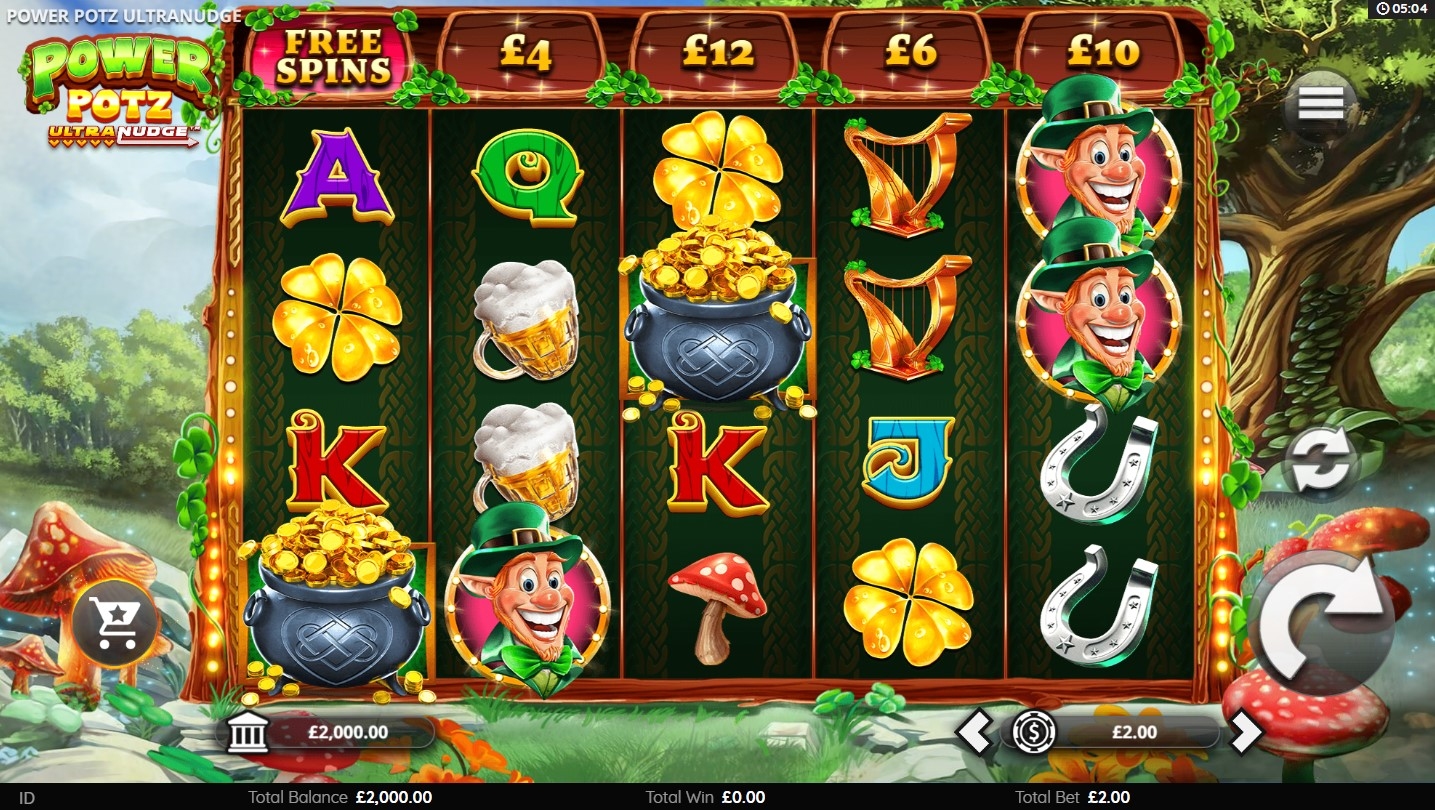Open the hamburger menu

coord(1320,104)
